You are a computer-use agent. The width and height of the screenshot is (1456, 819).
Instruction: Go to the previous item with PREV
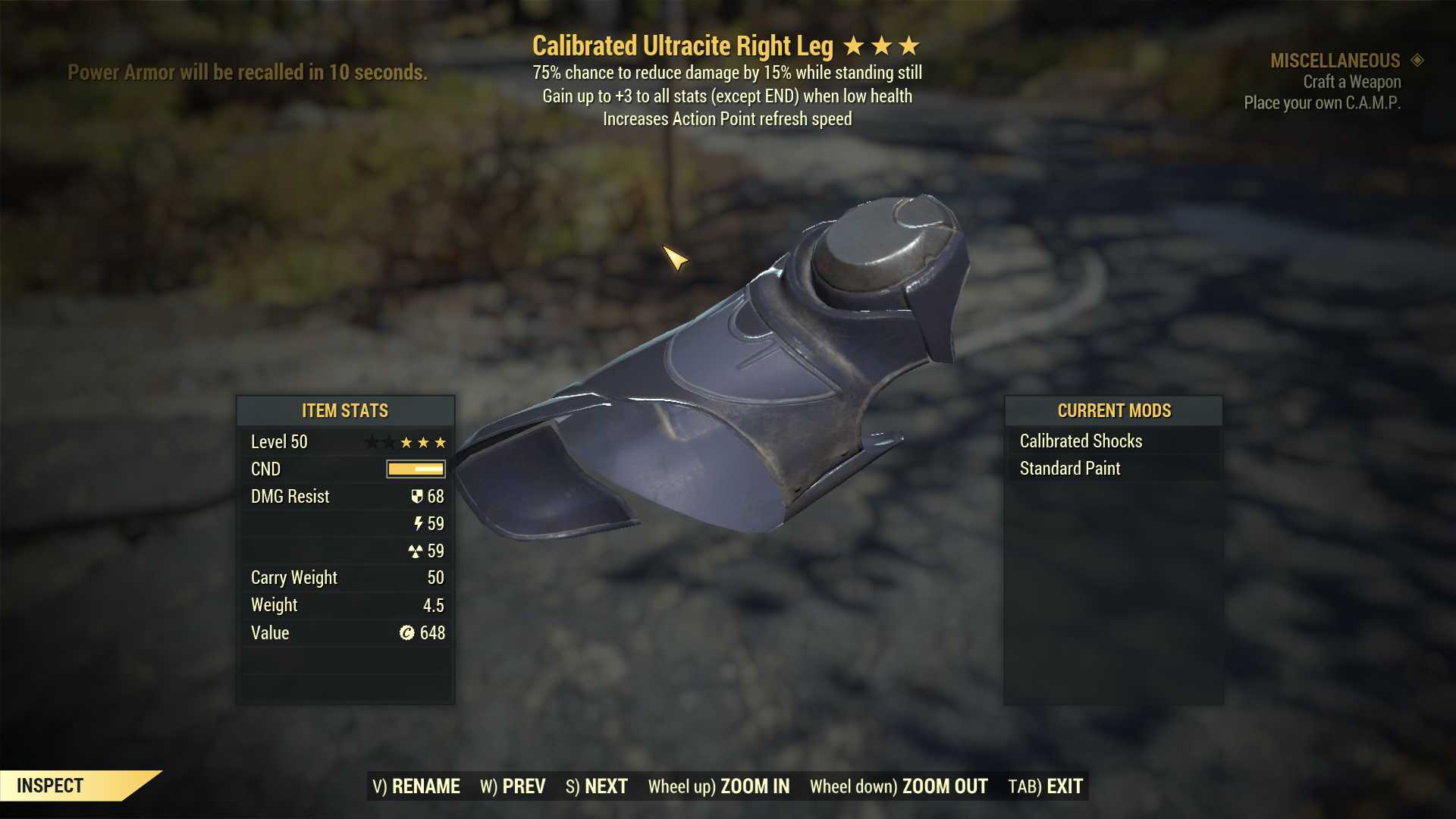click(x=513, y=786)
